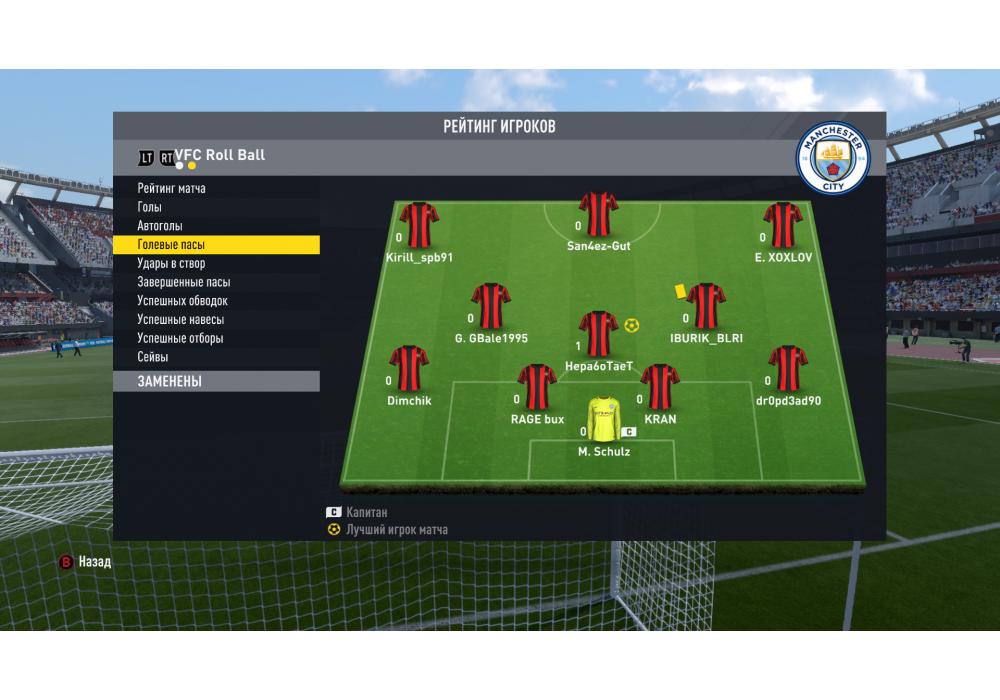Click player IBURIK_BLRI with yellow card
This screenshot has height=700, width=1000.
pyautogui.click(x=706, y=306)
